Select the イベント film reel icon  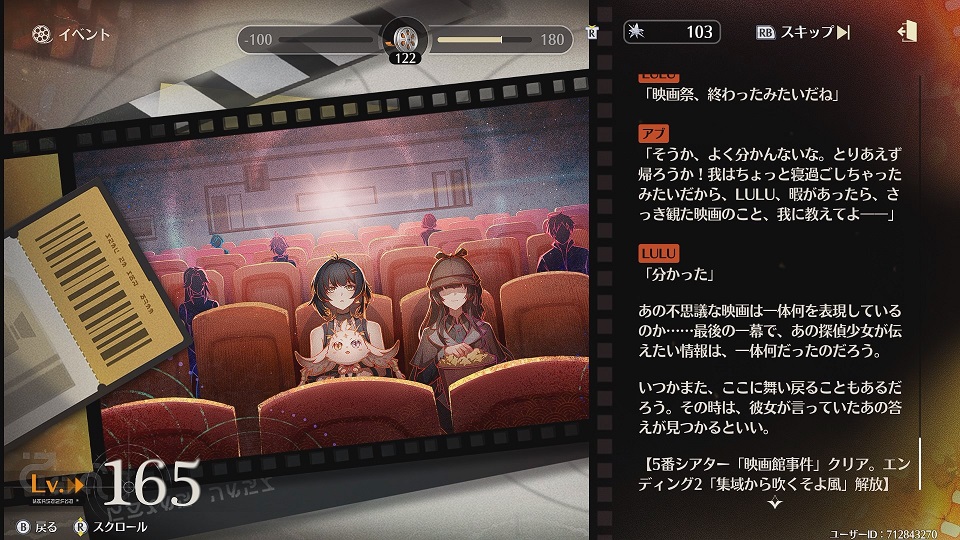point(39,34)
